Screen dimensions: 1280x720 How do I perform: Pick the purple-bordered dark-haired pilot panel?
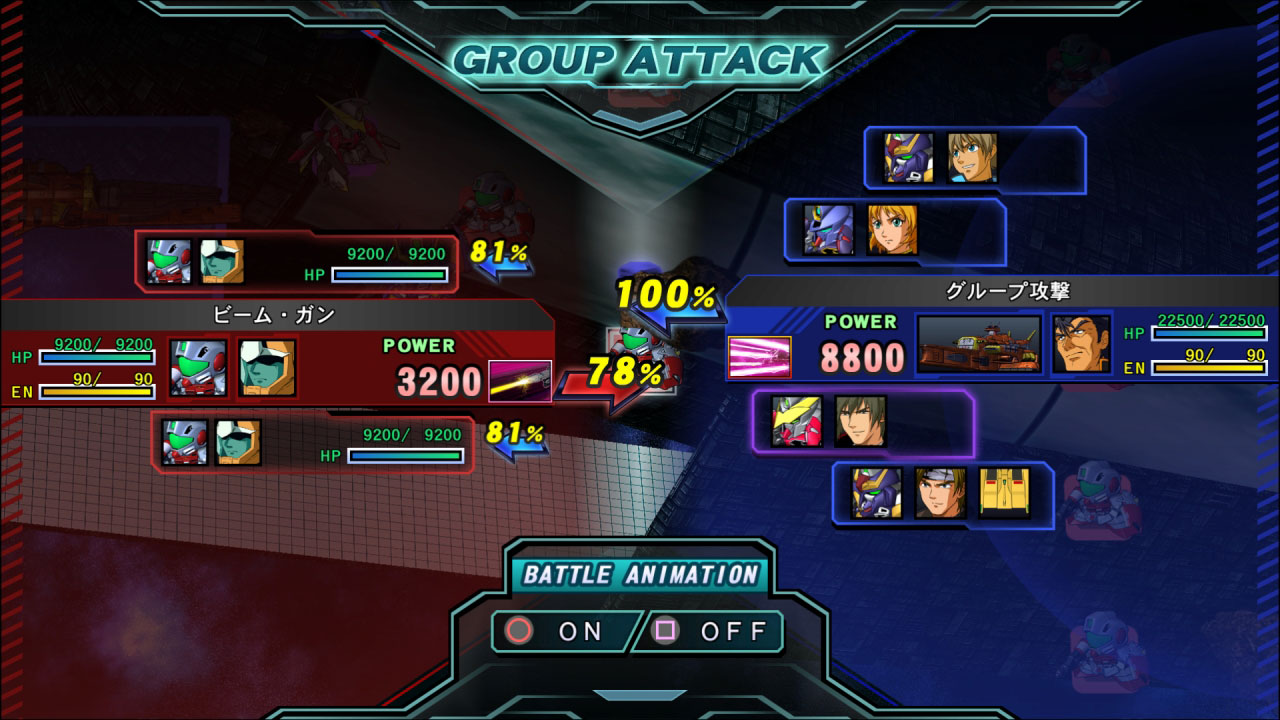[x=862, y=422]
